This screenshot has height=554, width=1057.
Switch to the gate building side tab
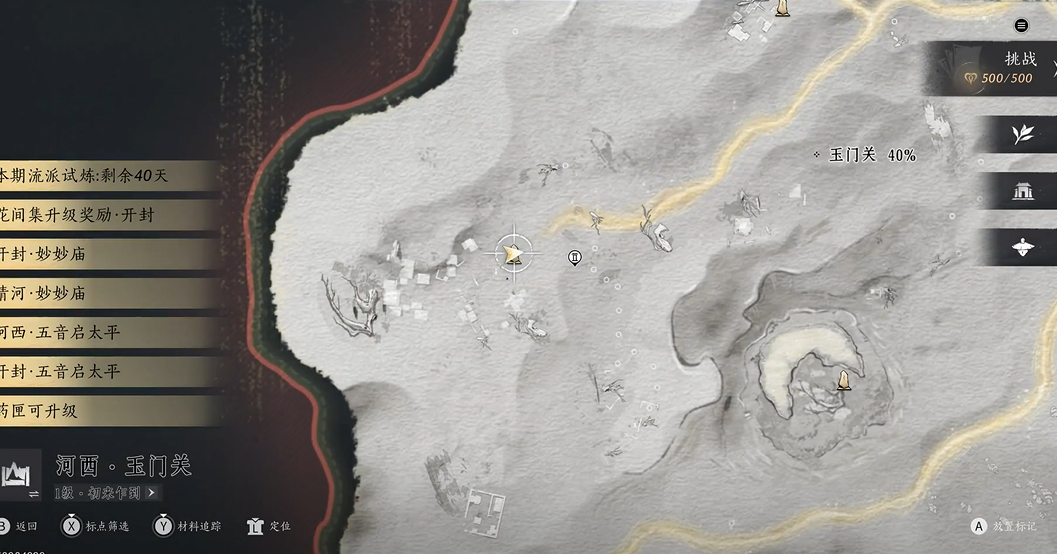1022,191
